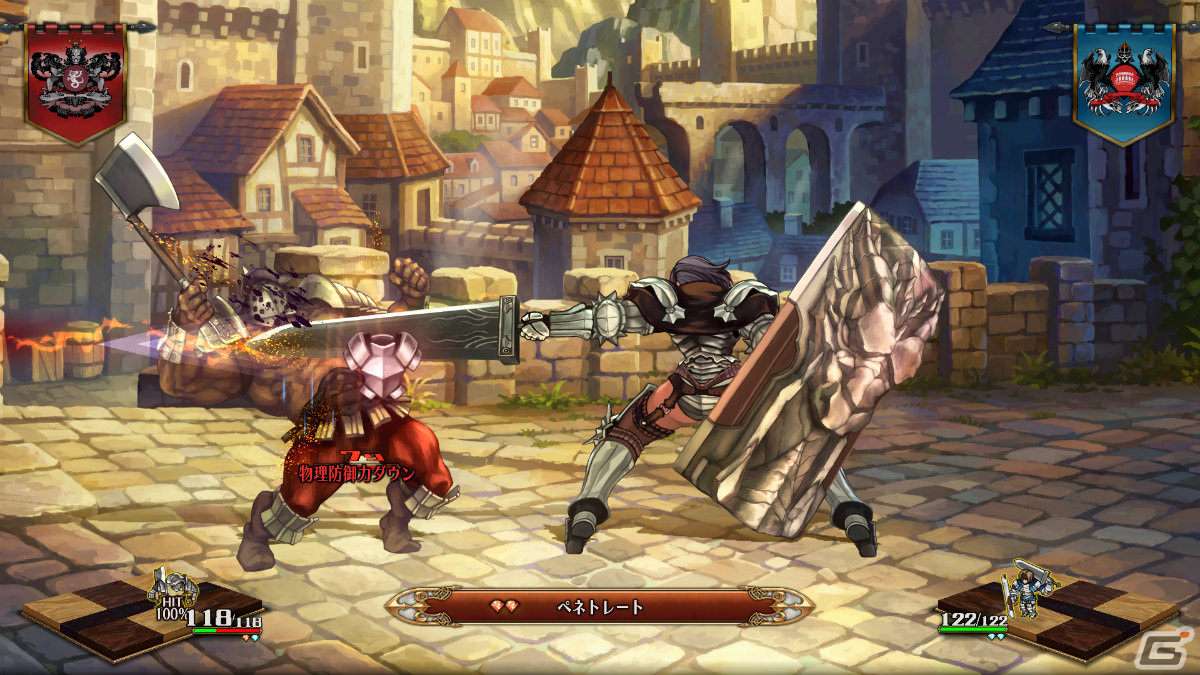This screenshot has height=675, width=1200.
Task: Select the armored unit portrait with 118 HP
Action: (174, 590)
